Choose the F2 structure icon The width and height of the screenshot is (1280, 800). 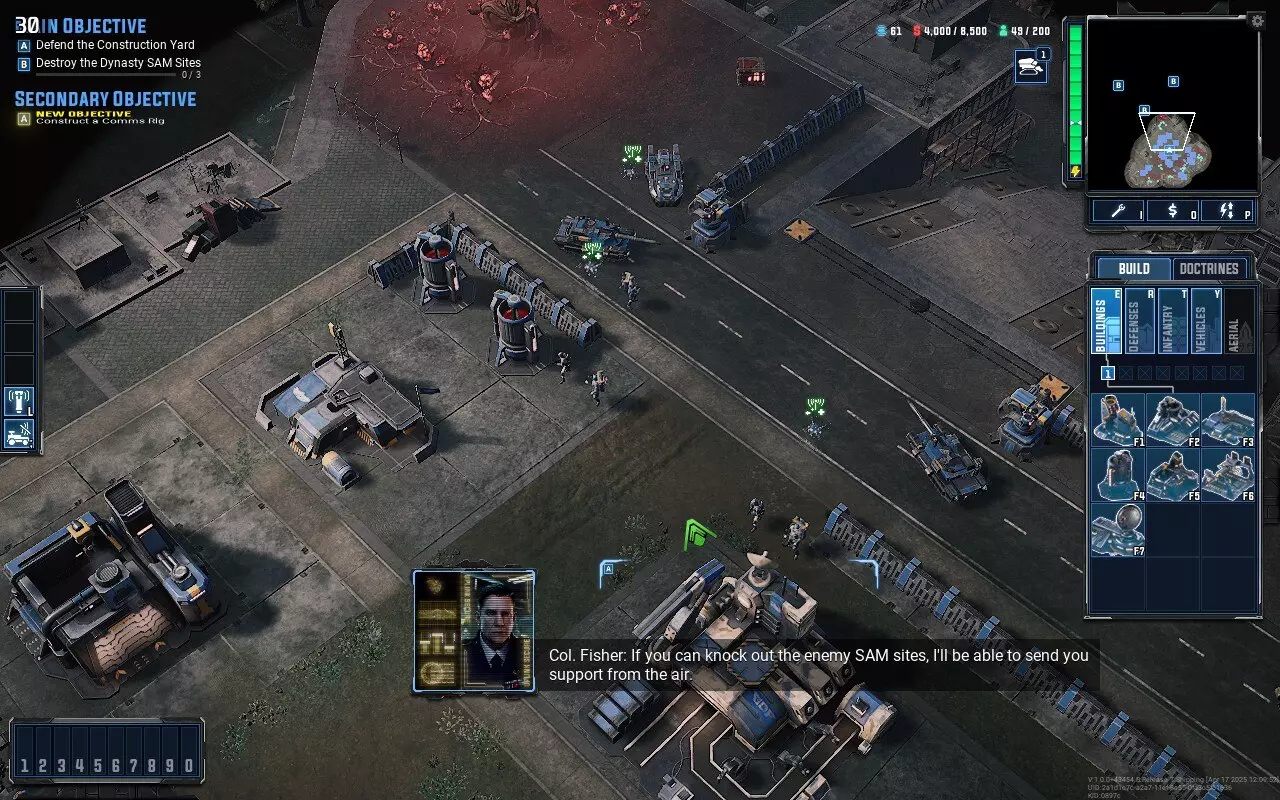(x=1172, y=418)
